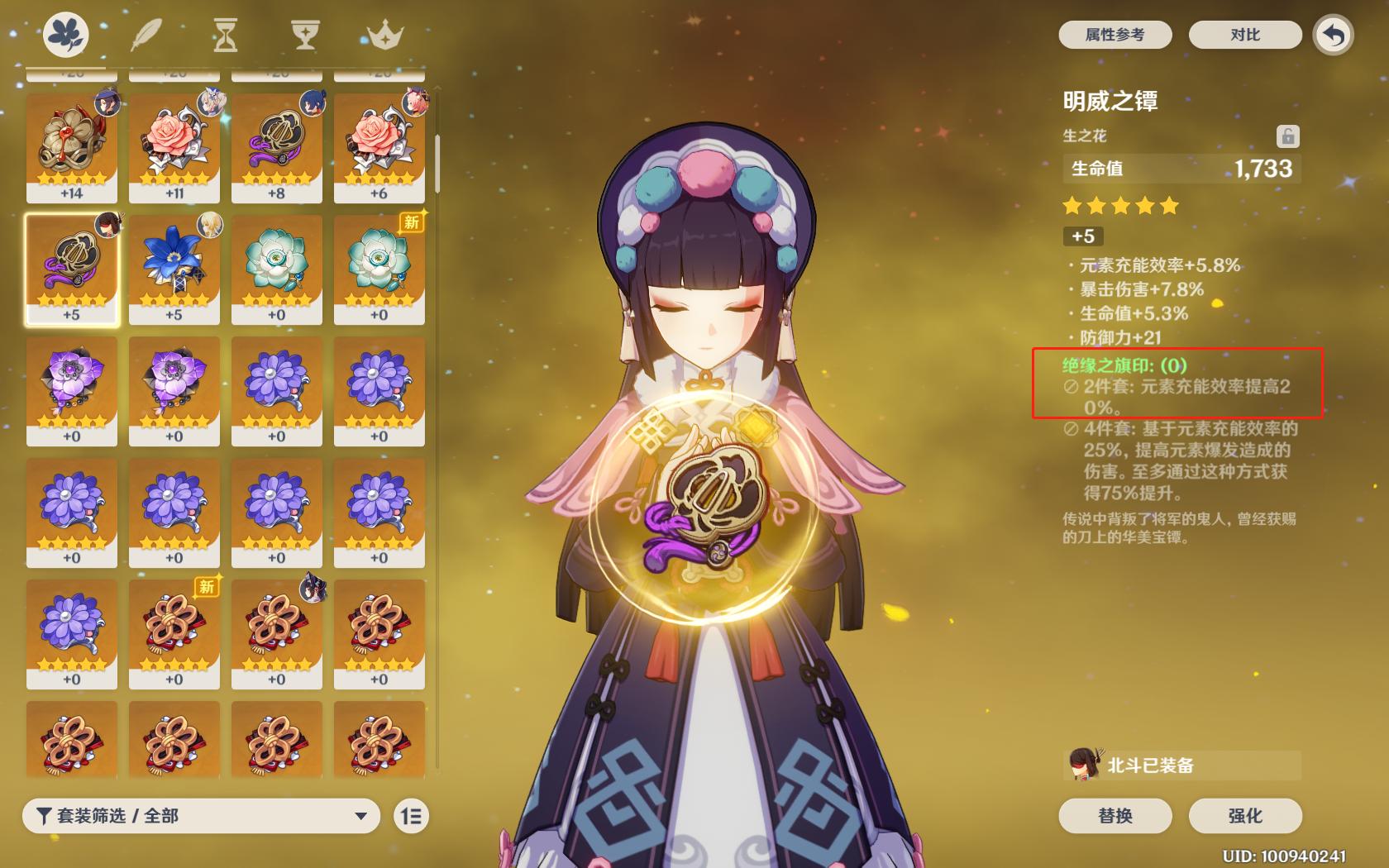The image size is (1389, 868).
Task: Click the 替换 replace button
Action: click(x=1115, y=816)
